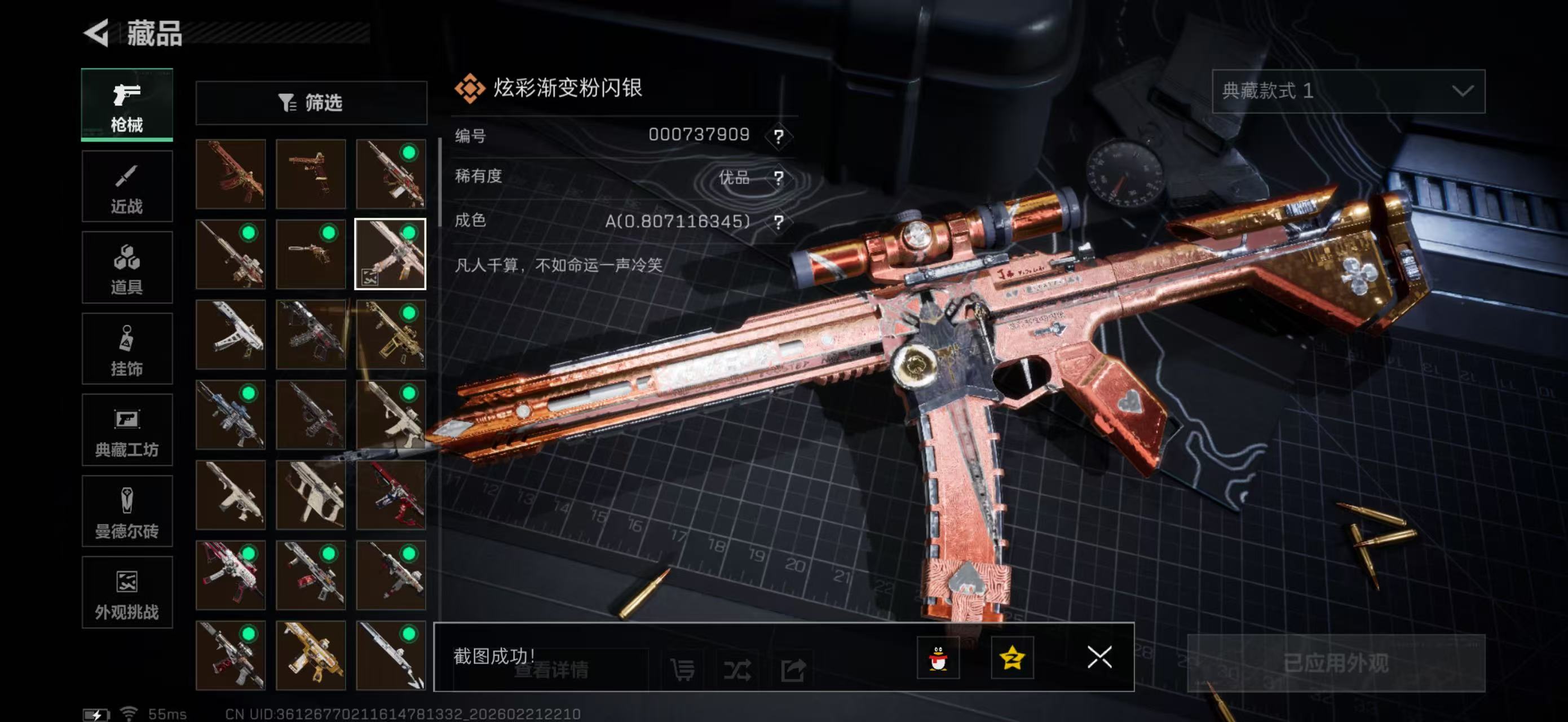Select the currently highlighted weapon skin thumbnail
Viewport: 1568px width, 722px height.
coord(392,254)
